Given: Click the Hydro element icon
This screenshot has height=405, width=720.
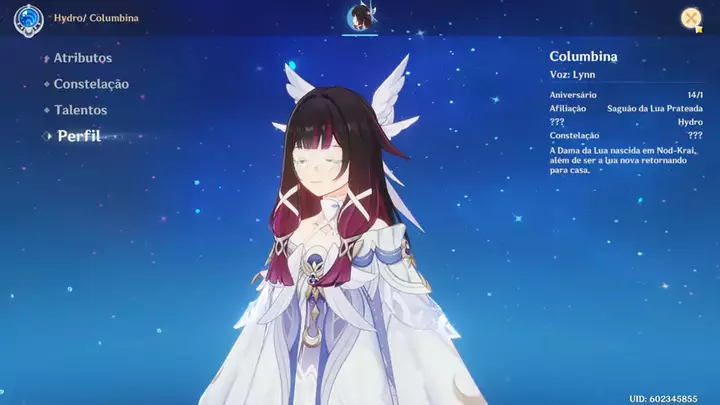Looking at the screenshot, I should click(x=28, y=19).
